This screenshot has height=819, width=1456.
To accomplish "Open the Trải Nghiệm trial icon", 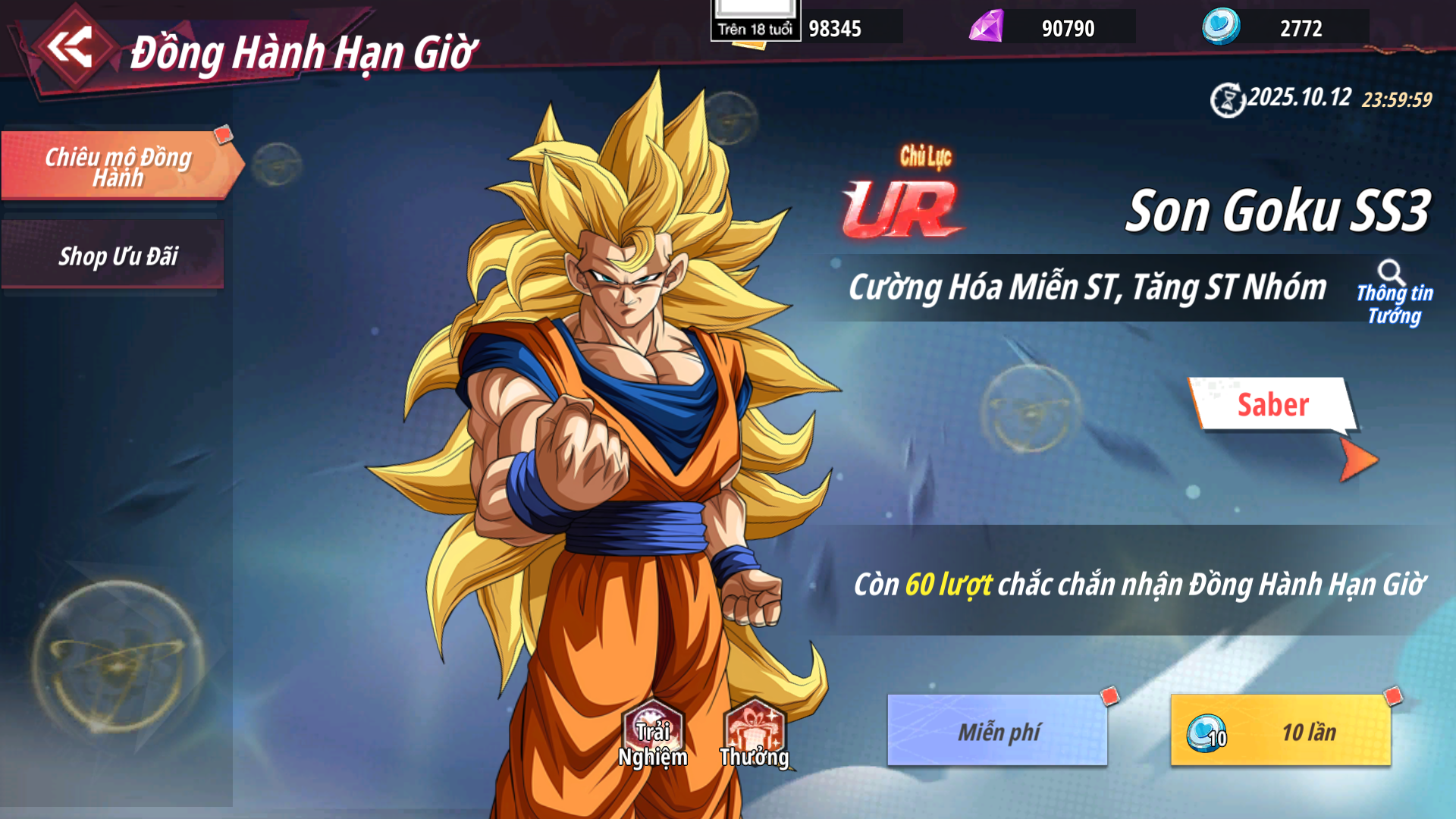I will click(652, 734).
